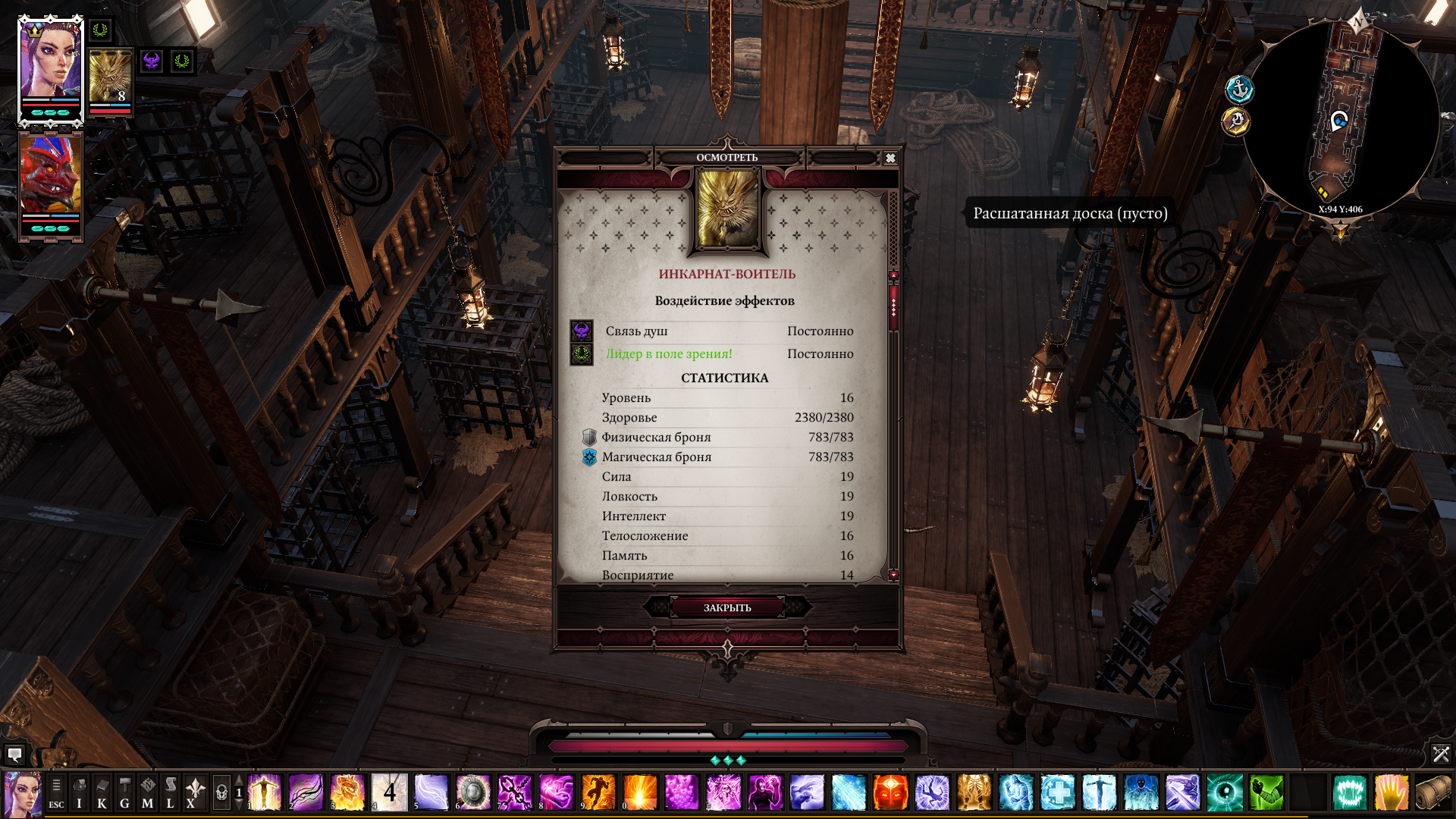Toggle the hotbar padlock

click(x=221, y=793)
